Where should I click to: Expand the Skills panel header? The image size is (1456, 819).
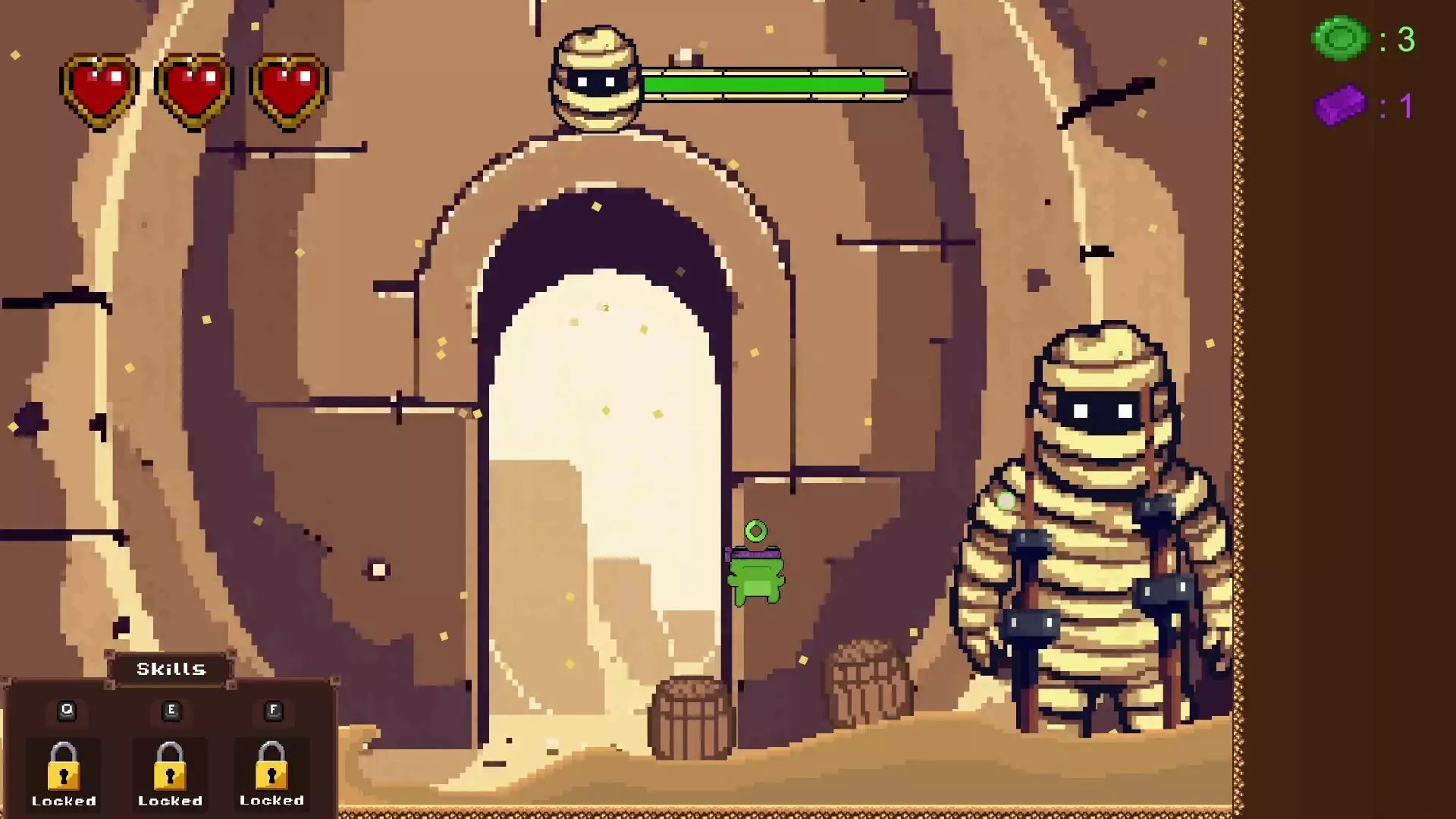pyautogui.click(x=170, y=669)
